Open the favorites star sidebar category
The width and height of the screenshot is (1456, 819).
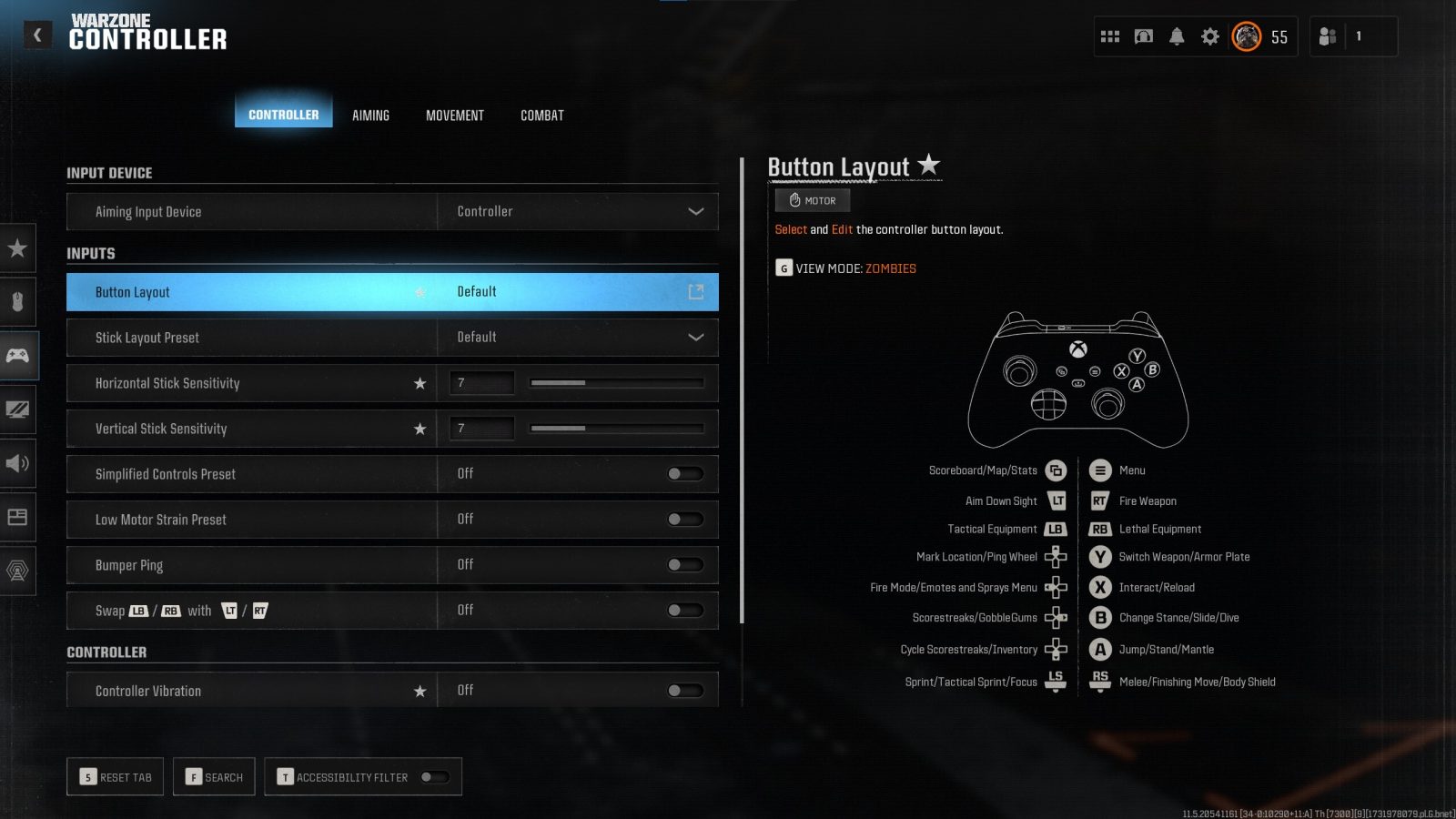(17, 248)
